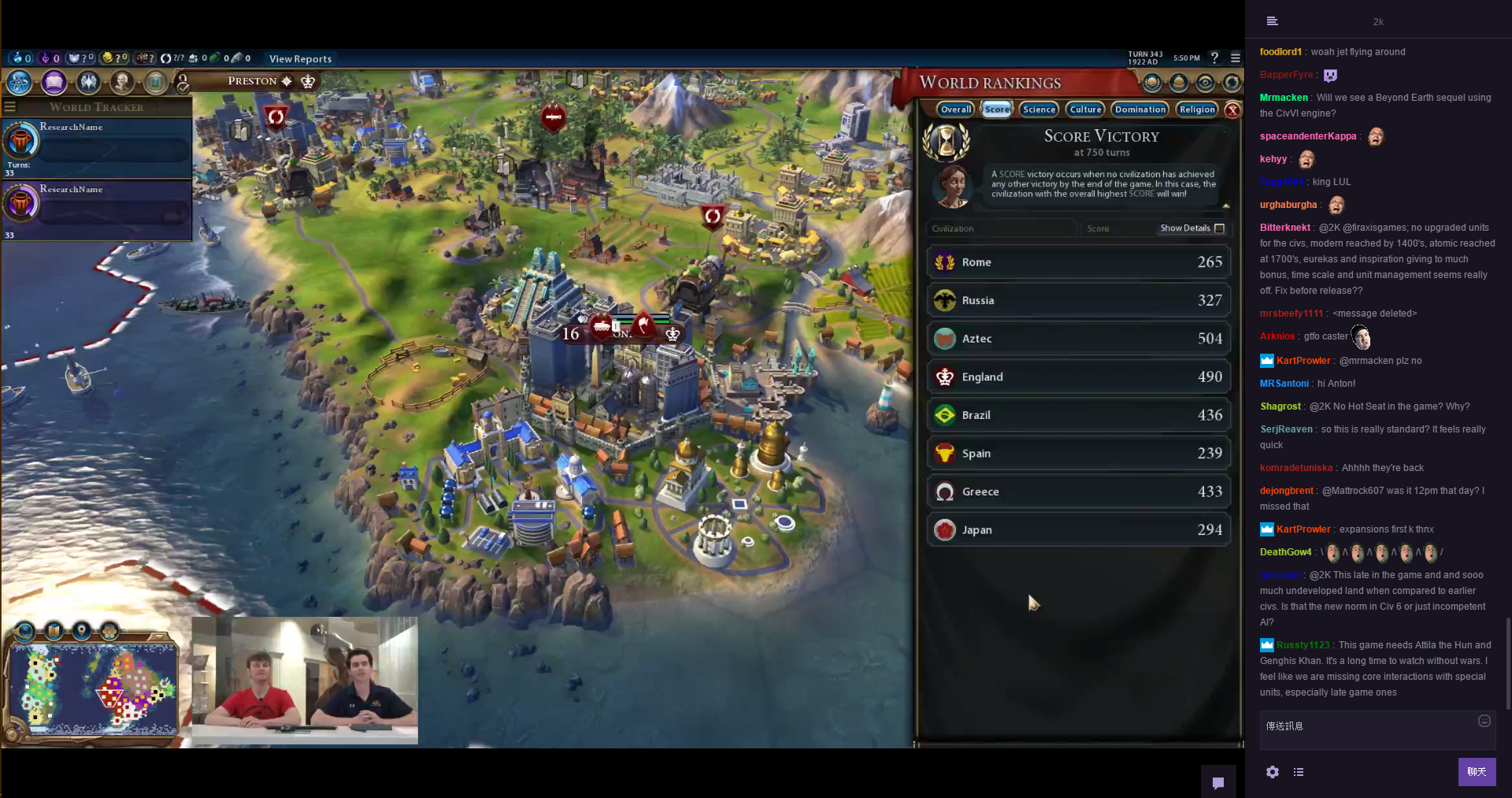
Task: Close the World Rankings panel
Action: point(1233,110)
